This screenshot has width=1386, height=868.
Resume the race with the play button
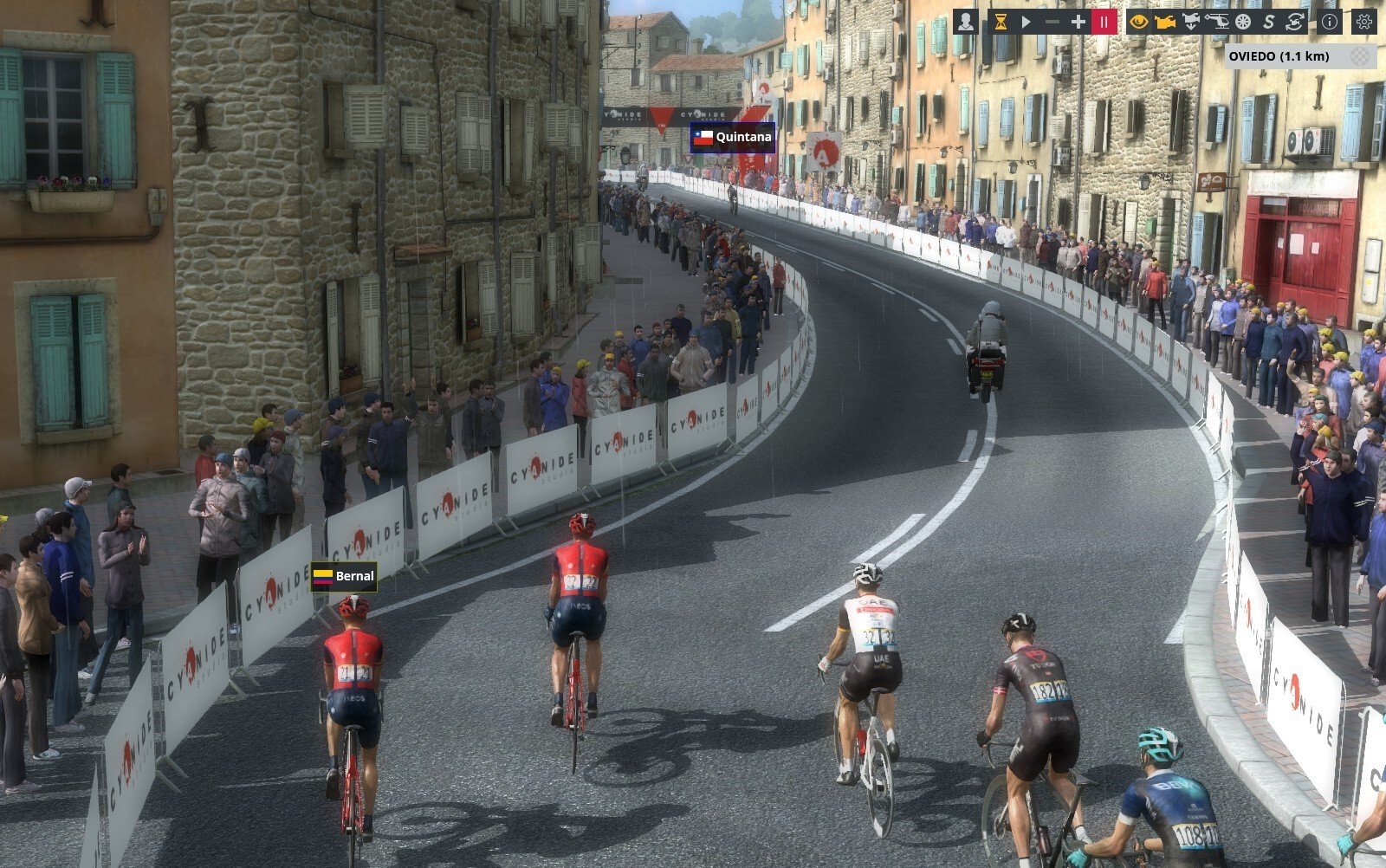click(1027, 22)
